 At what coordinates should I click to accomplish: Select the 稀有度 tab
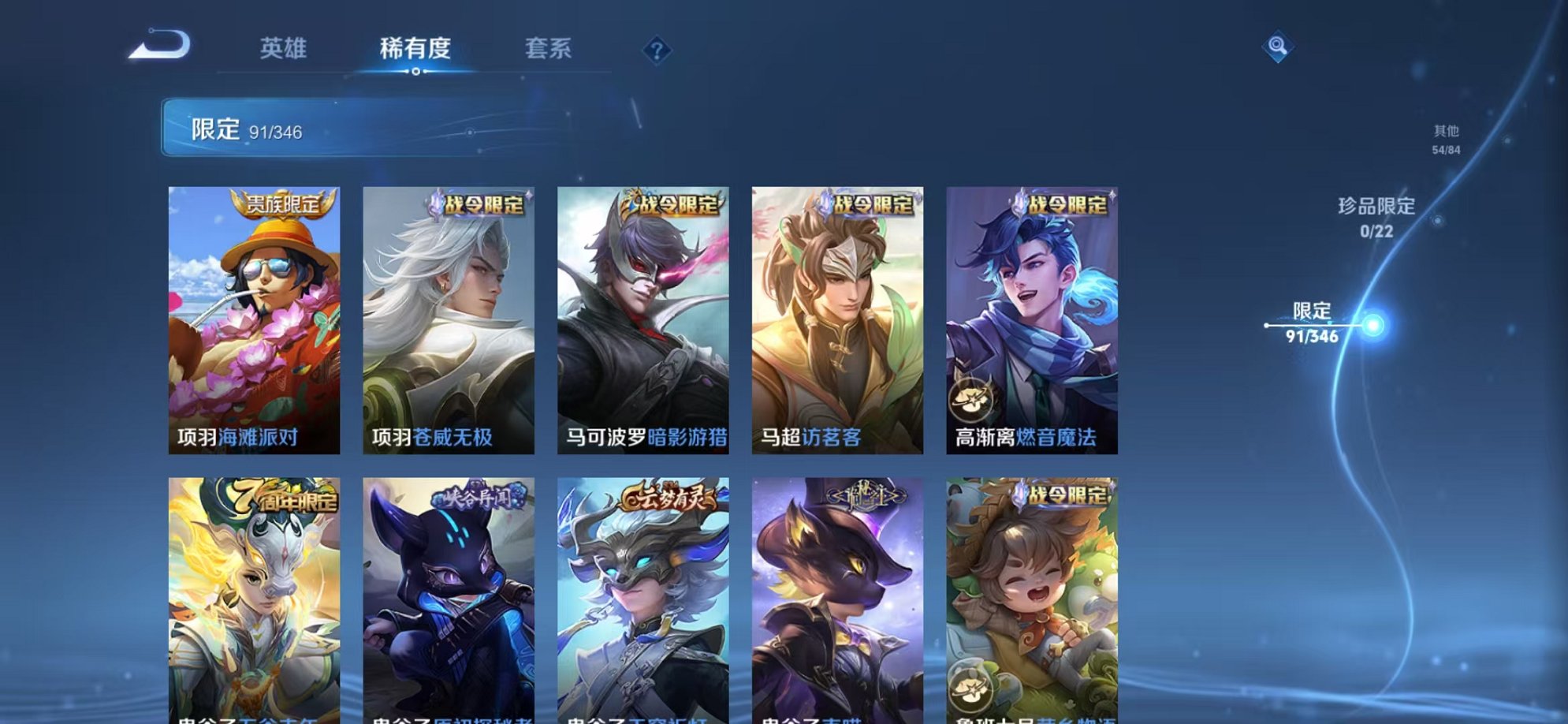click(416, 49)
